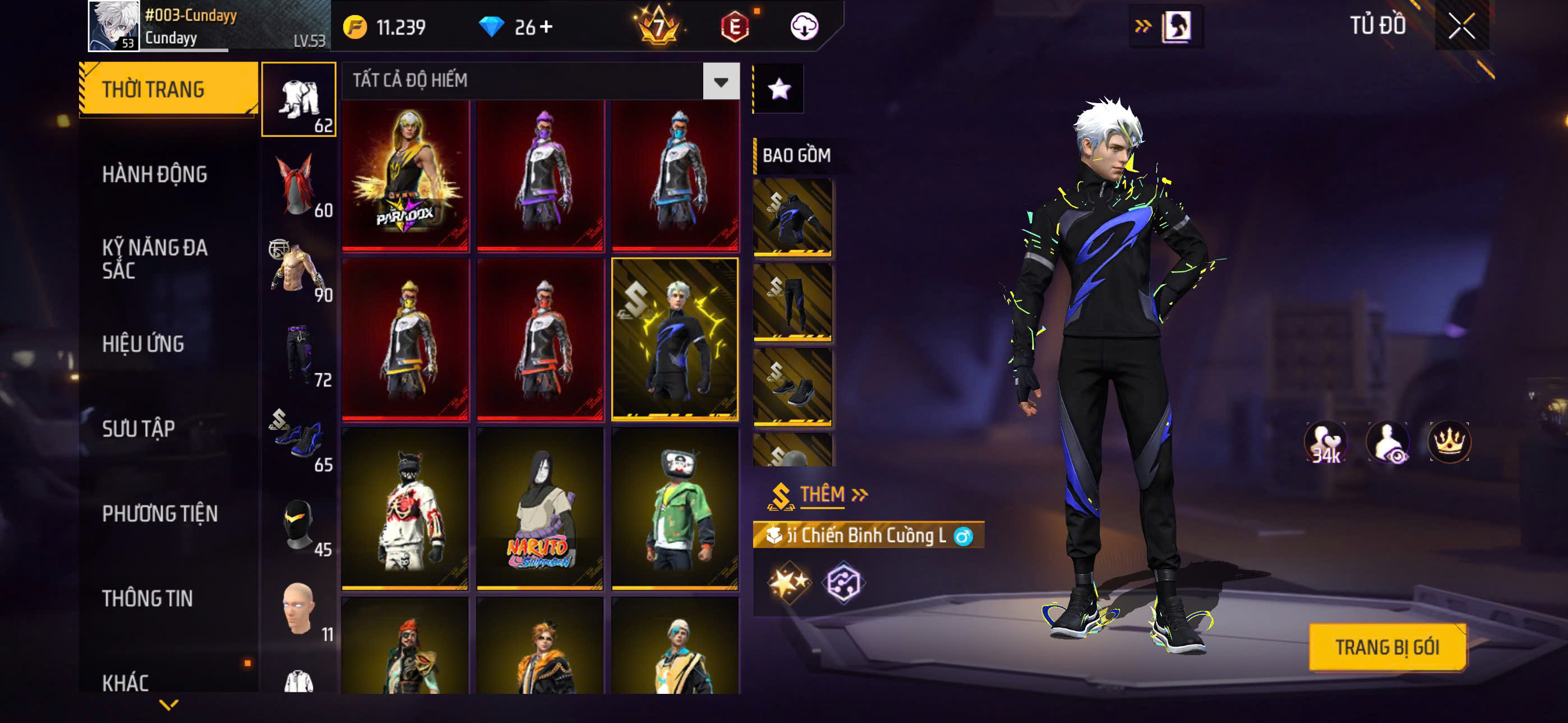
Task: Choose the blue sneakers shoe category
Action: (x=298, y=439)
